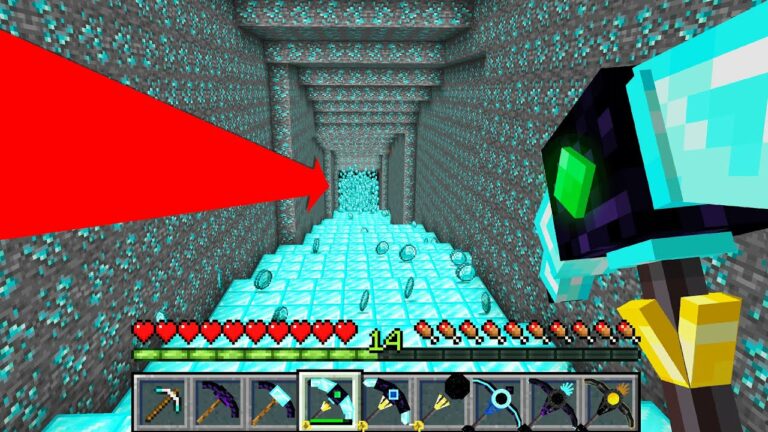Choose the pickaxe with light-blue ring
The height and width of the screenshot is (432, 768).
(x=496, y=400)
